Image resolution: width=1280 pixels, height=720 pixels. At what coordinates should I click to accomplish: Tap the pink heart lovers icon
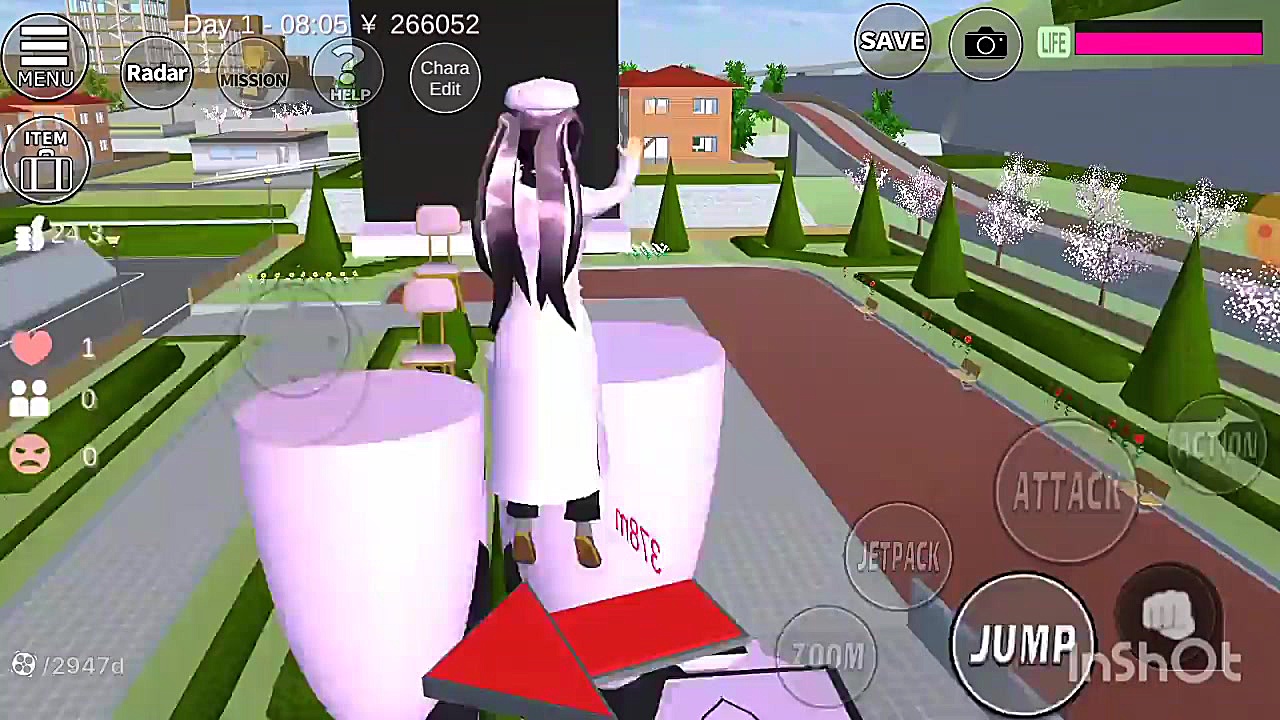point(32,347)
